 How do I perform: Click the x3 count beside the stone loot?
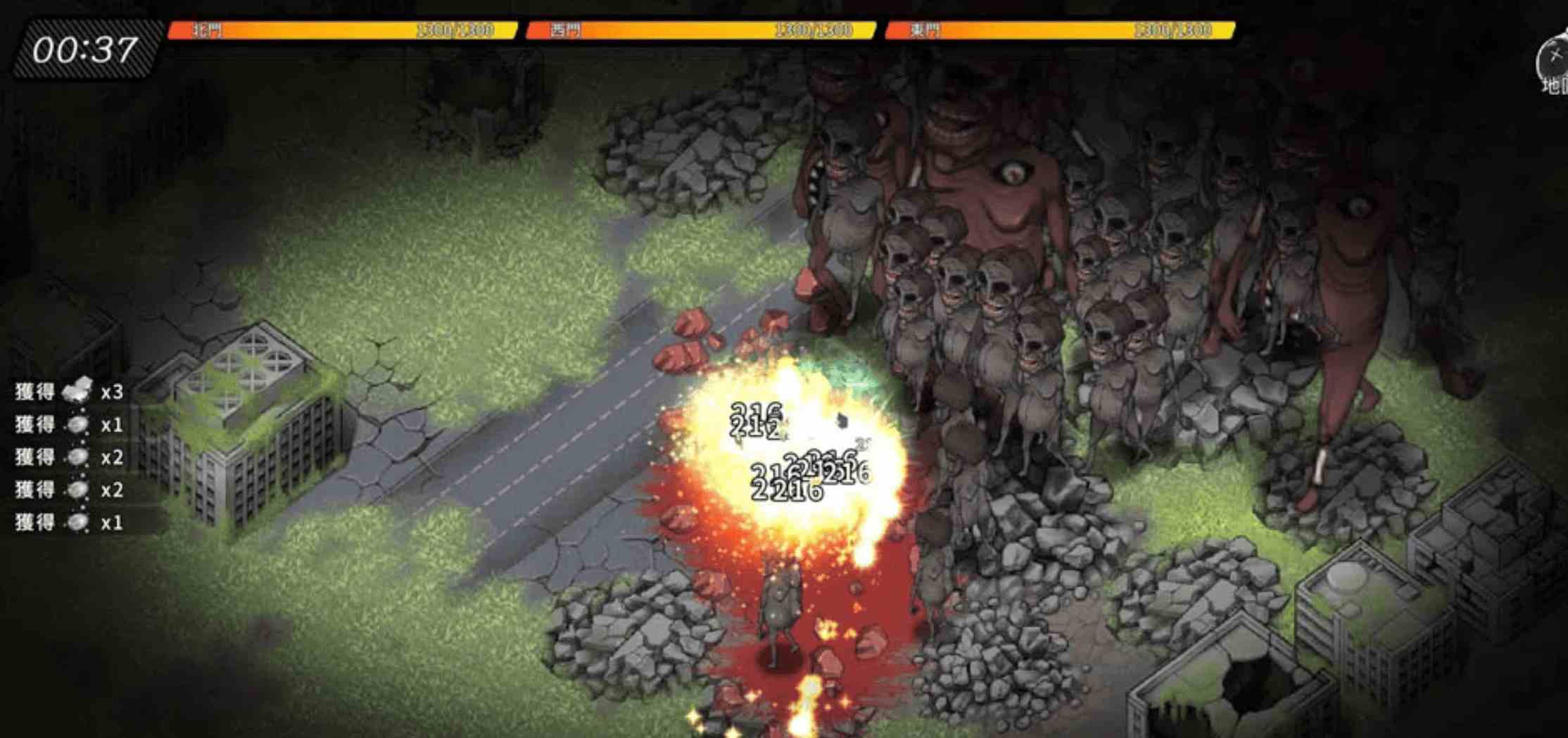[113, 392]
